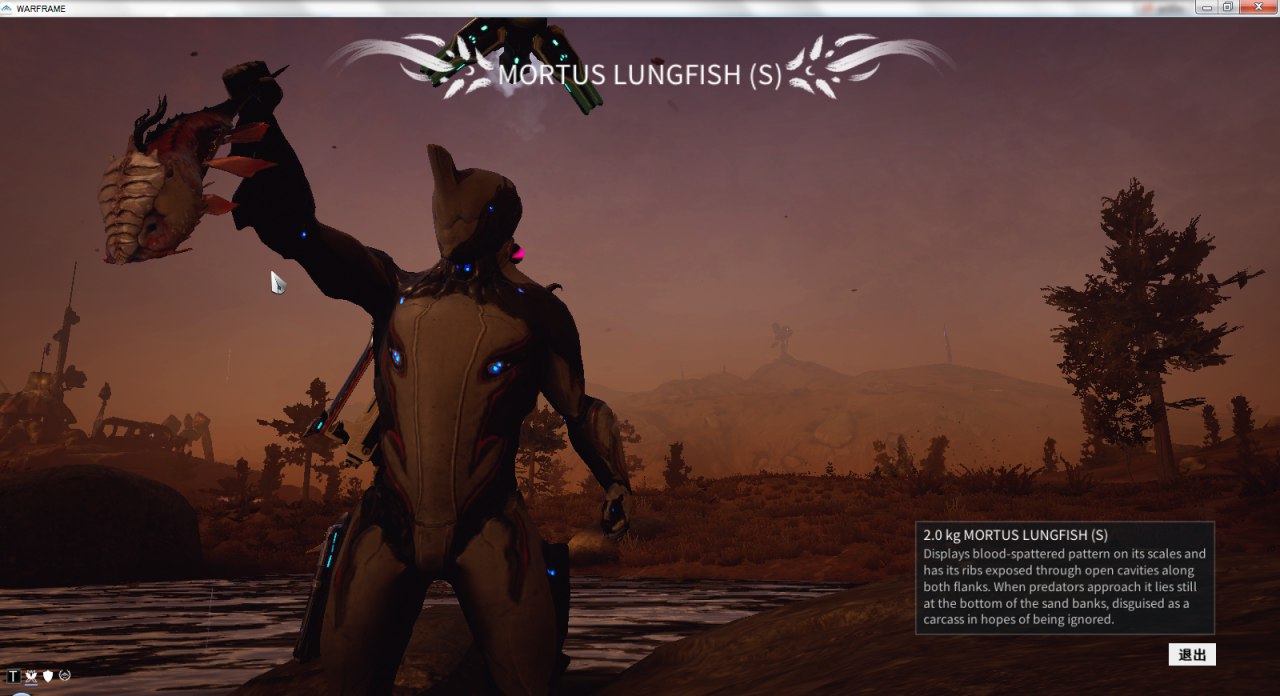Viewport: 1280px width, 696px height.
Task: Select the crossed axes icon
Action: coord(31,677)
